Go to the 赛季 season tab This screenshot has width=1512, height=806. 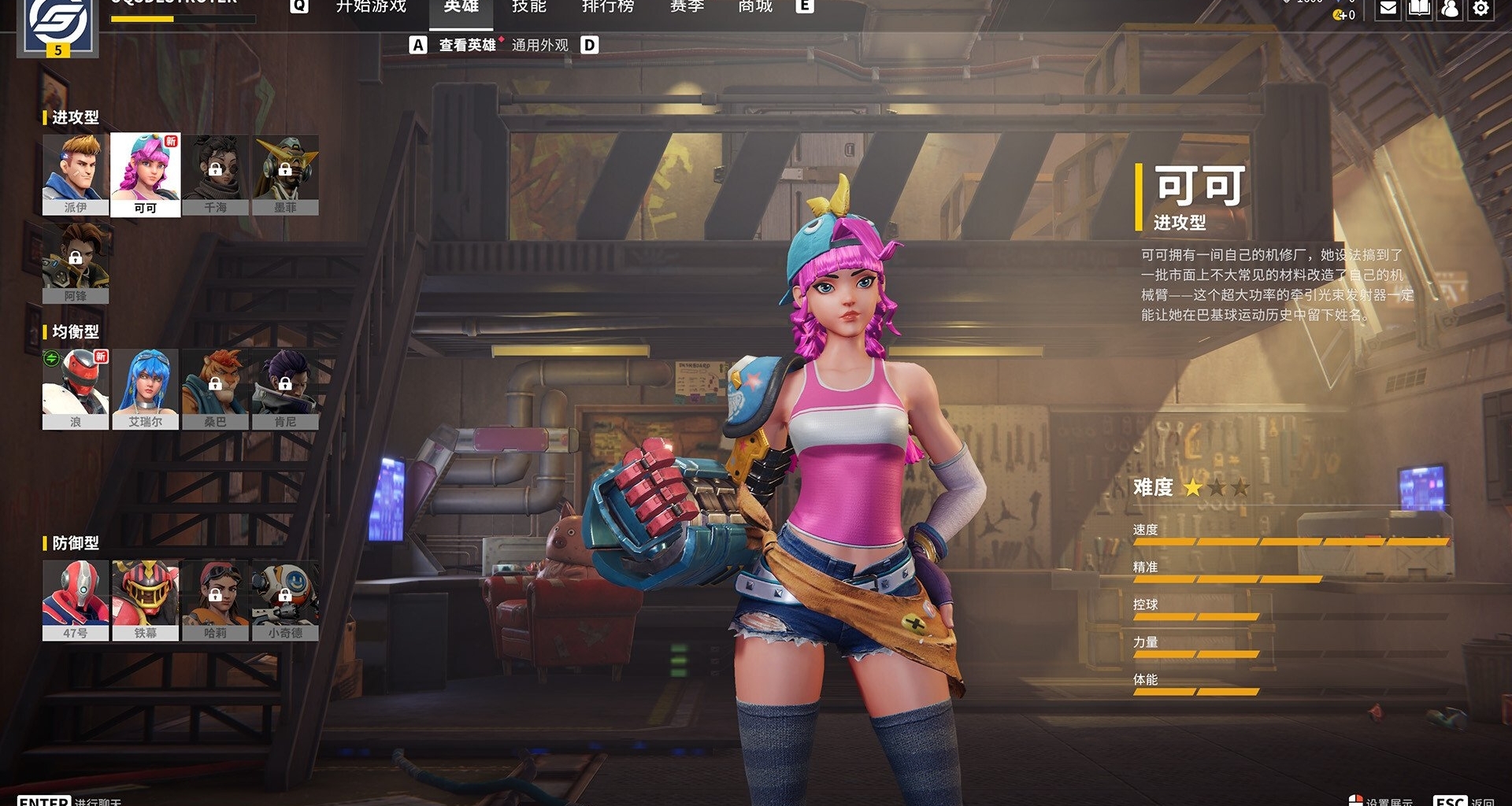click(x=687, y=7)
